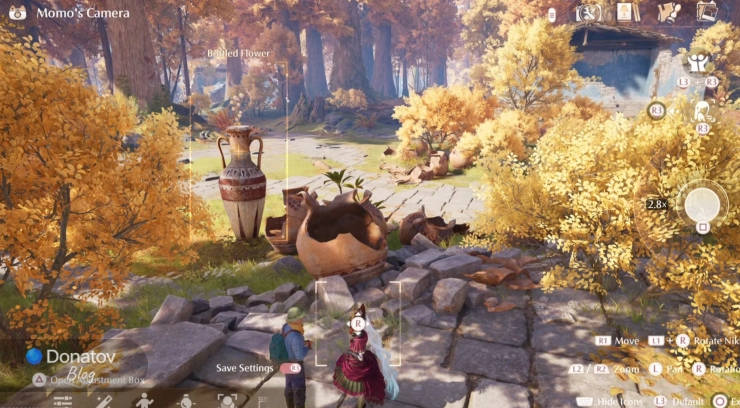This screenshot has height=408, width=740.
Task: Open the magic wand filter tab
Action: [103, 401]
